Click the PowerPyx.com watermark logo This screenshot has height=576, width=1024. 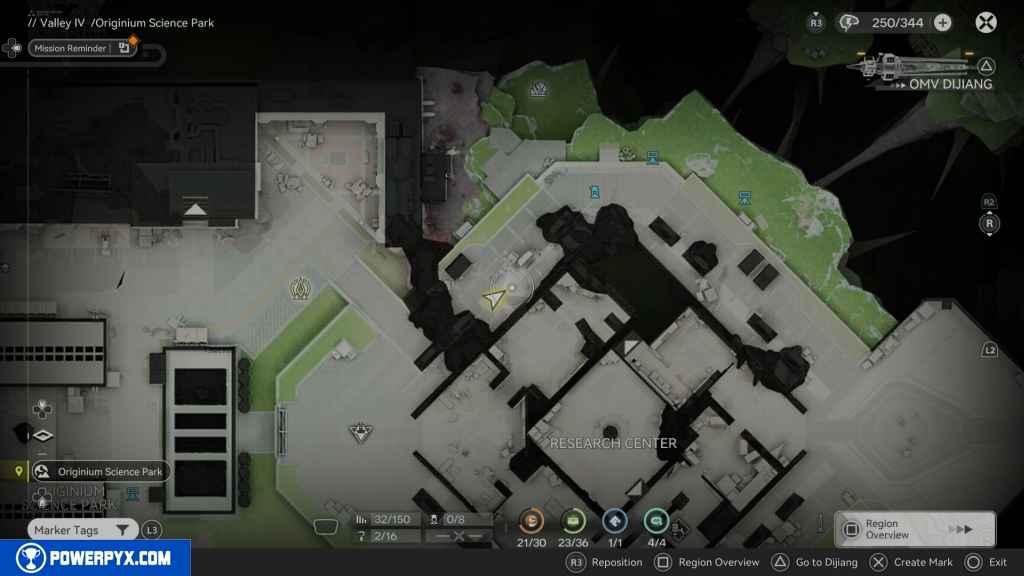tap(95, 558)
